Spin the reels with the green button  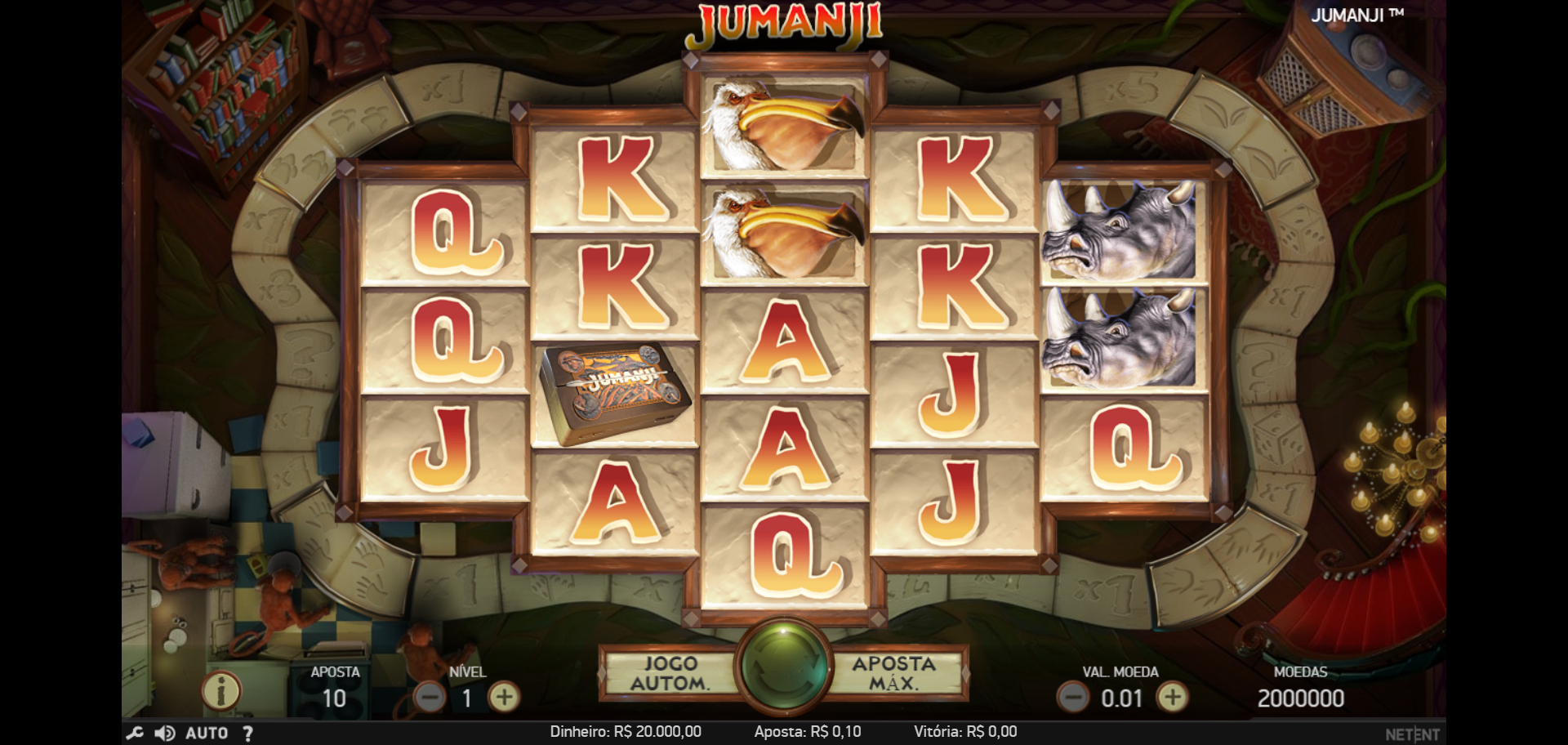783,667
